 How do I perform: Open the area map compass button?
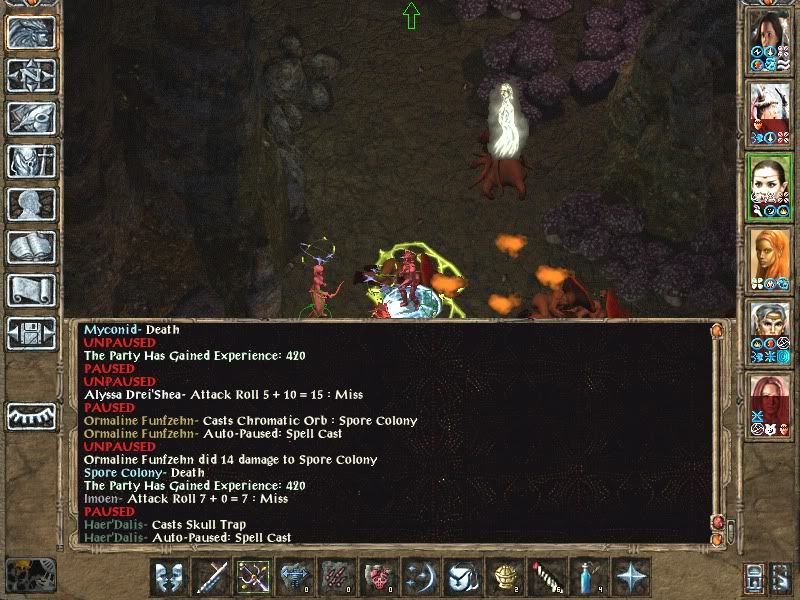(31, 76)
